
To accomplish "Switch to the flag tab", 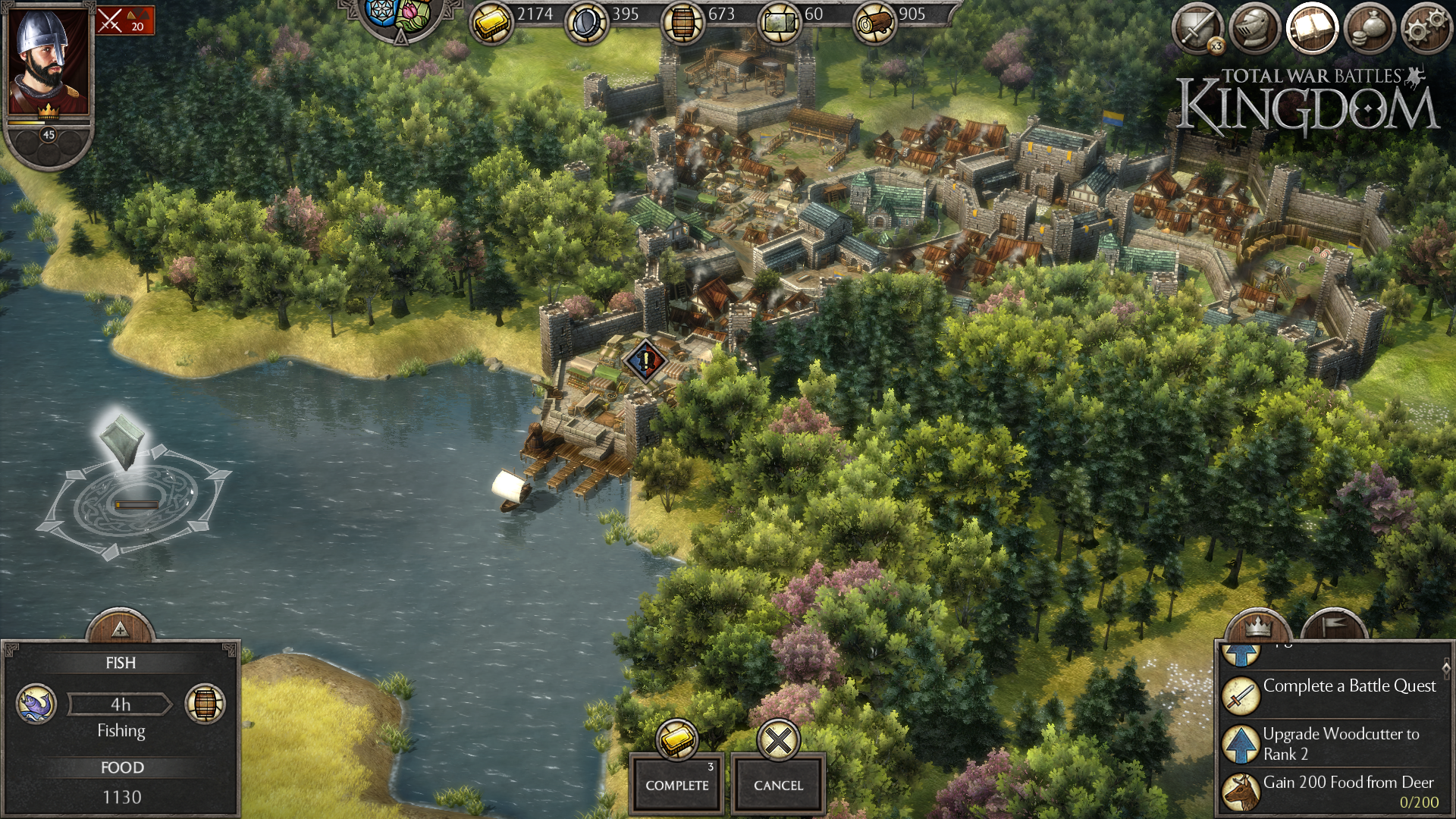I will point(1335,626).
